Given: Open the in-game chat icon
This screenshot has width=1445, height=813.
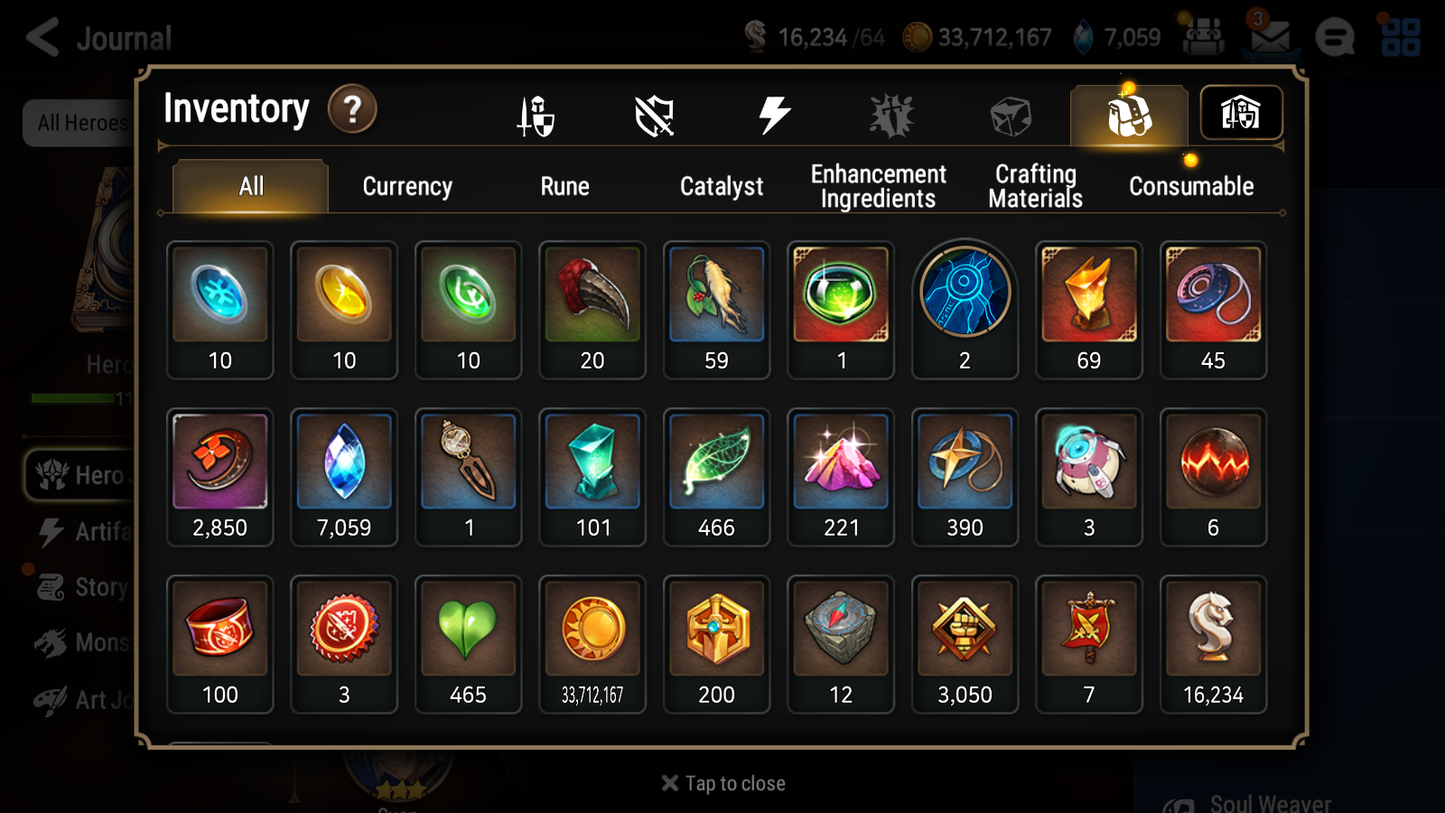Looking at the screenshot, I should [1334, 37].
